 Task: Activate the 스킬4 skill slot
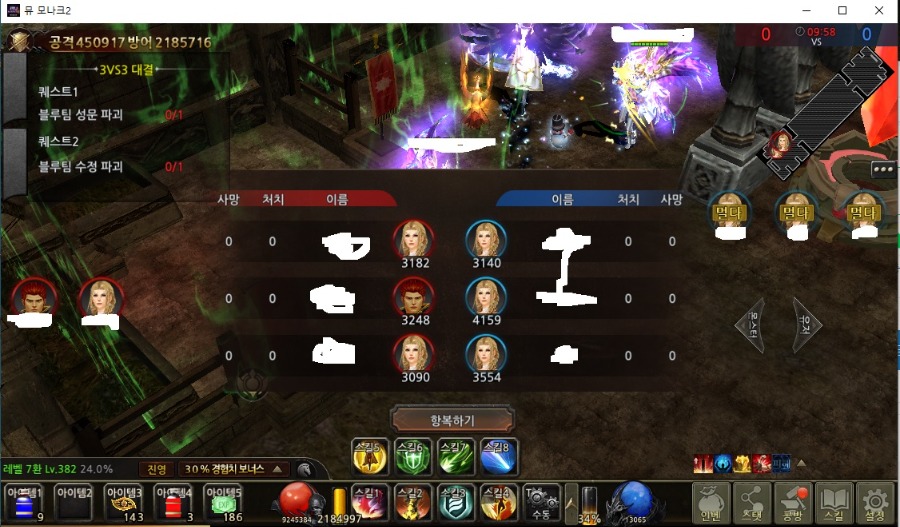pyautogui.click(x=499, y=502)
